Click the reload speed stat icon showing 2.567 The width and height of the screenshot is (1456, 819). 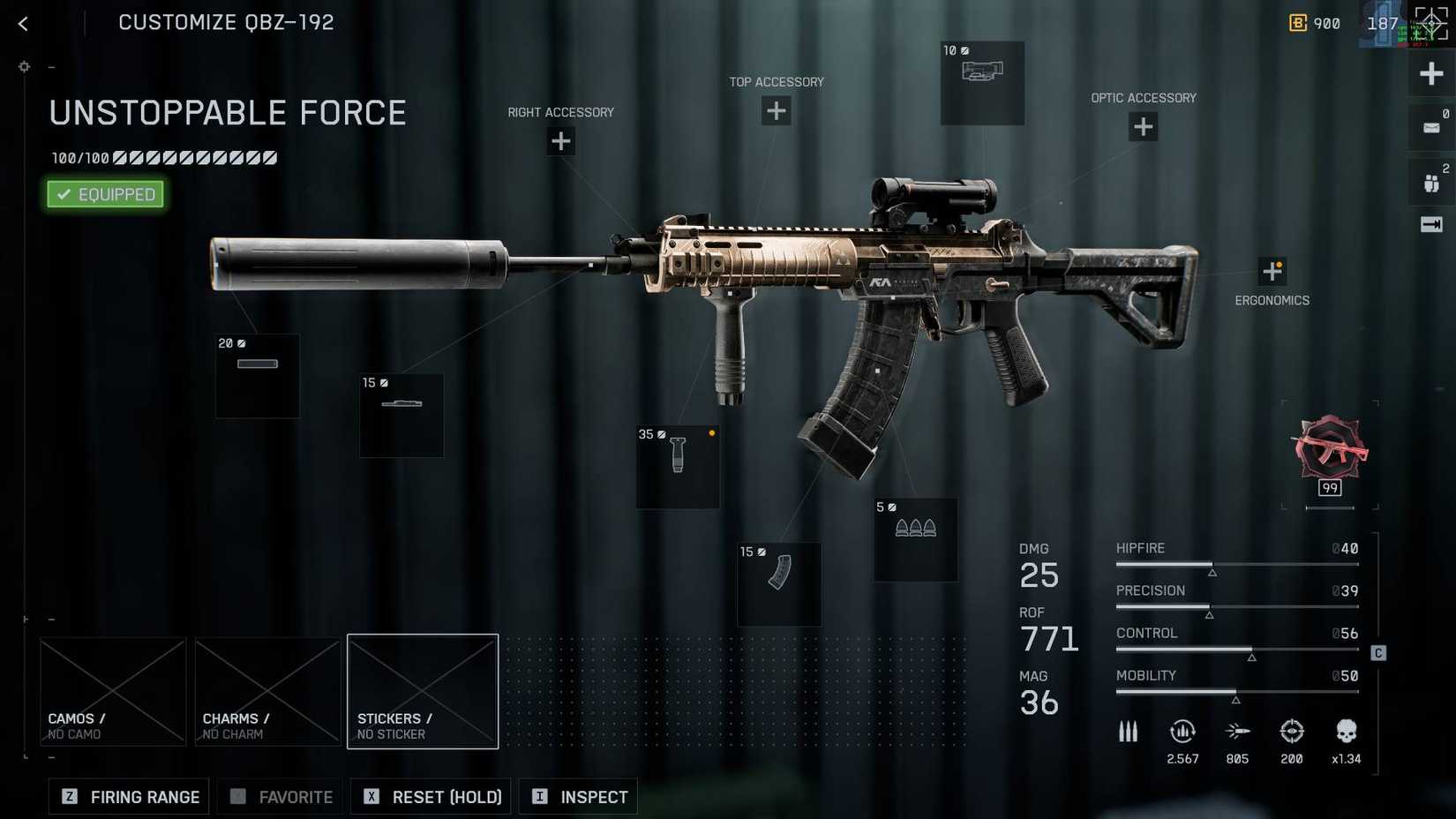[x=1182, y=732]
